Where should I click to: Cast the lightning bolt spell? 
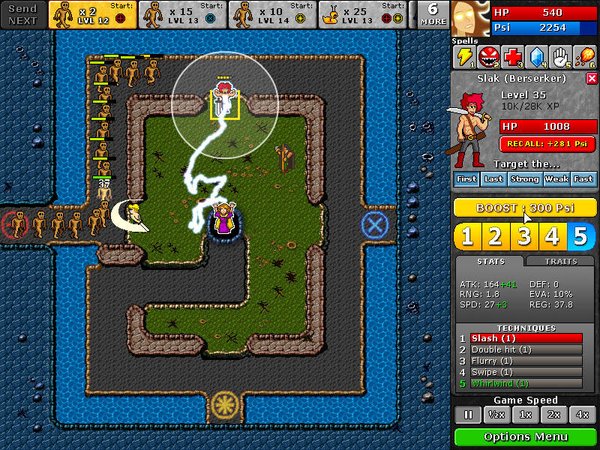[466, 56]
